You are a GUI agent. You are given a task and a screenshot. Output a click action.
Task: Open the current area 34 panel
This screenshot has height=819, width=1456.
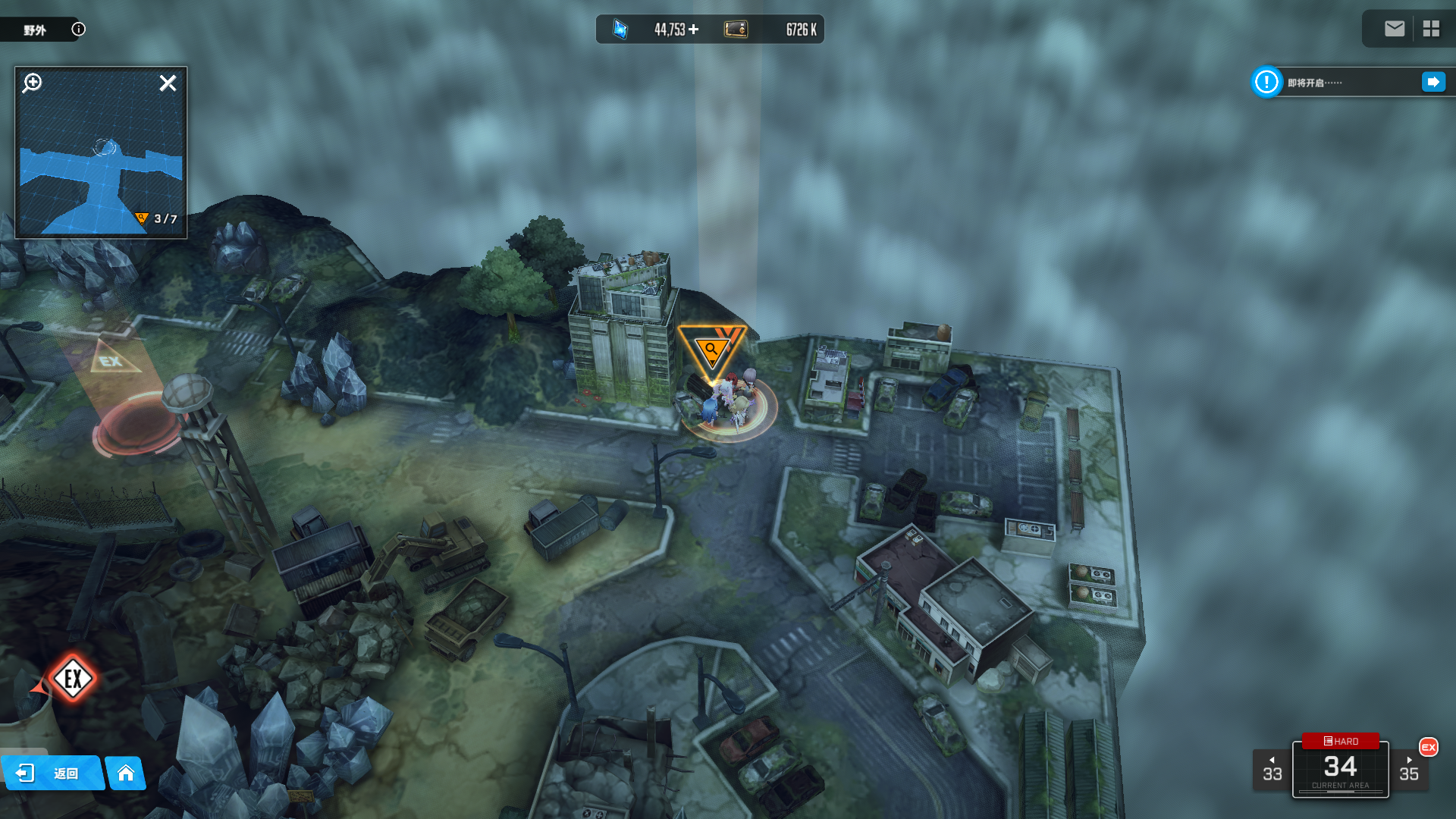click(x=1340, y=771)
